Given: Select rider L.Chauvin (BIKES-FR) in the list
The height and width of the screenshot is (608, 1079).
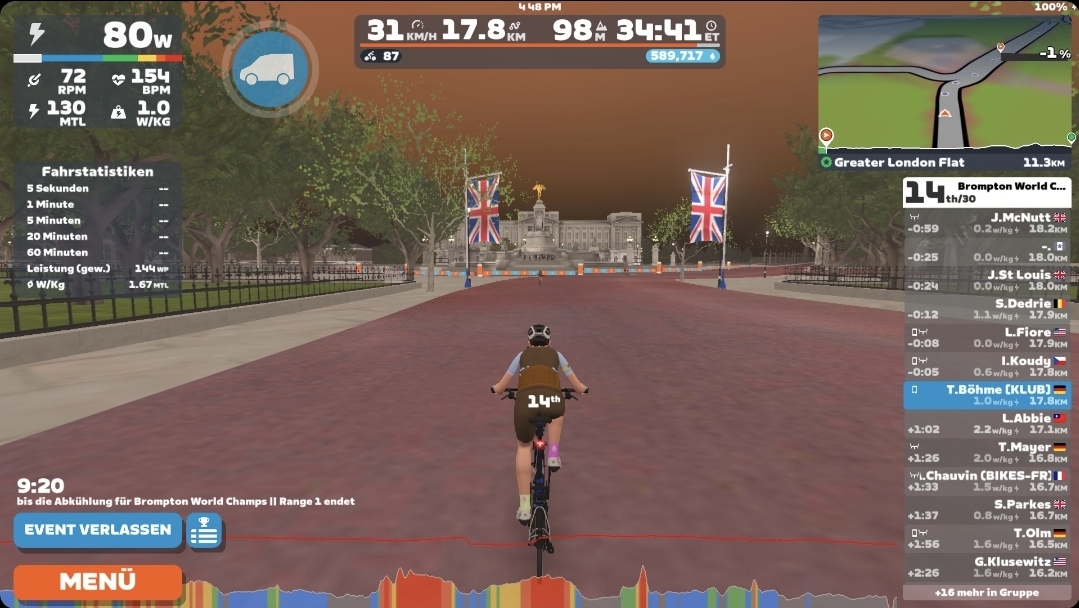Looking at the screenshot, I should pyautogui.click(x=986, y=481).
